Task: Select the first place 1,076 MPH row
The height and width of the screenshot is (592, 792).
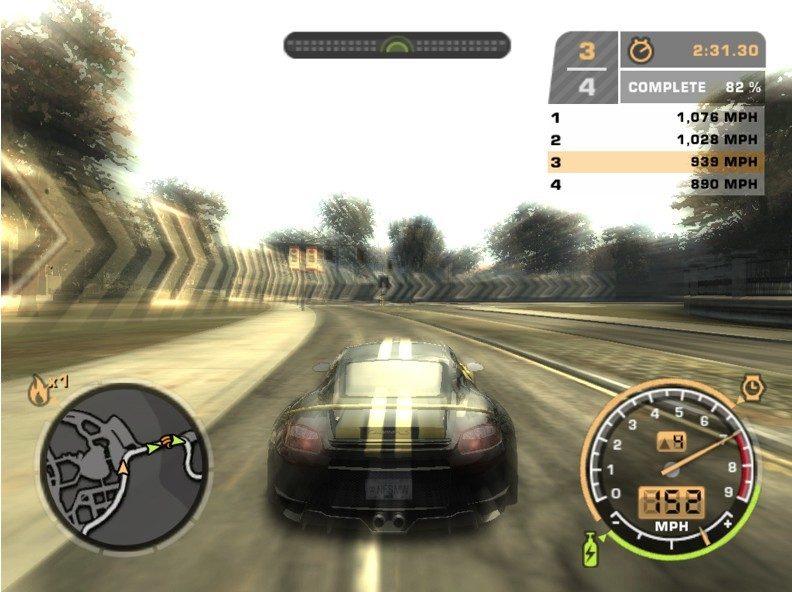Action: [x=655, y=117]
